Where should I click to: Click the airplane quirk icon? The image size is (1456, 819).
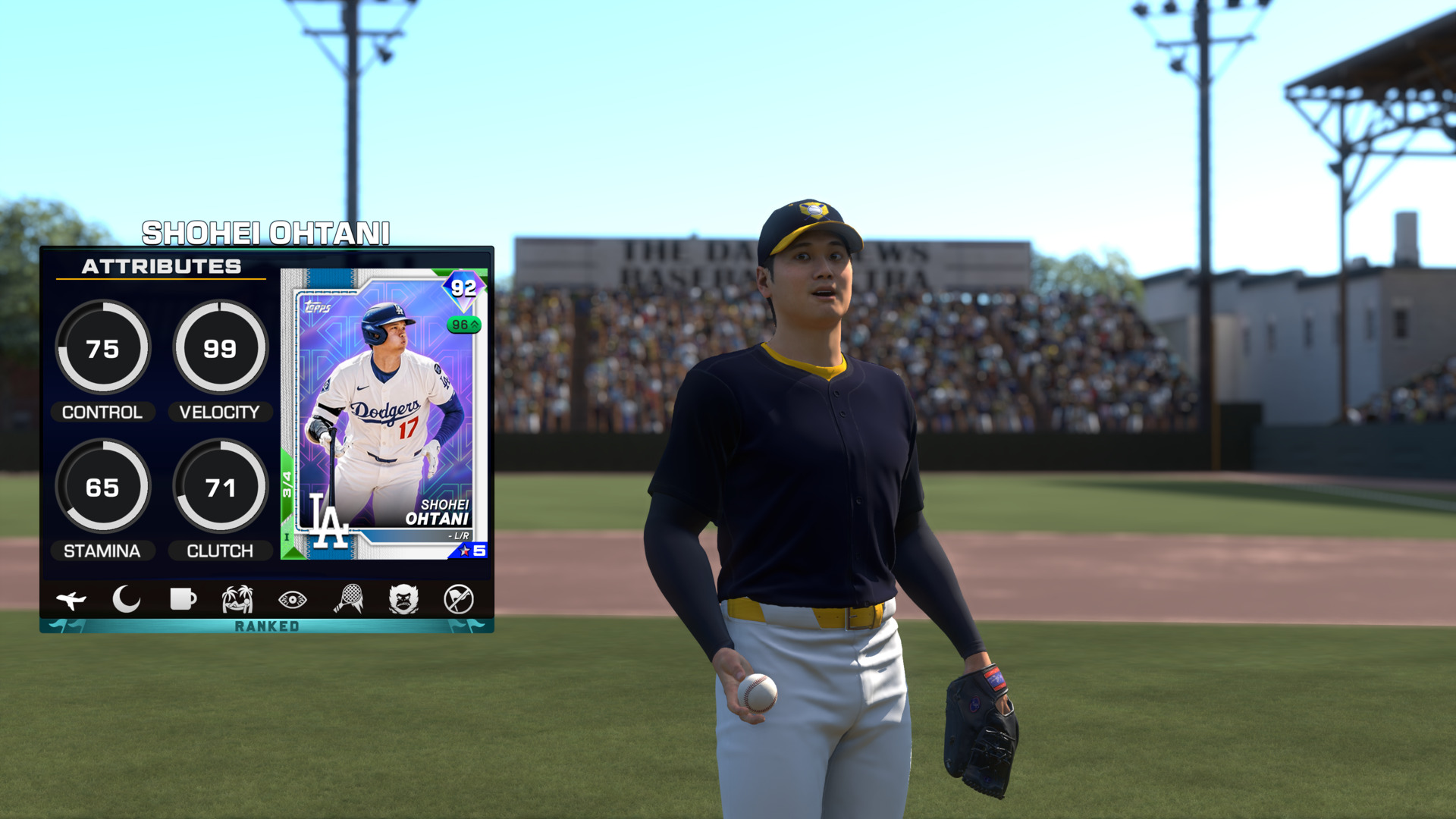coord(71,600)
